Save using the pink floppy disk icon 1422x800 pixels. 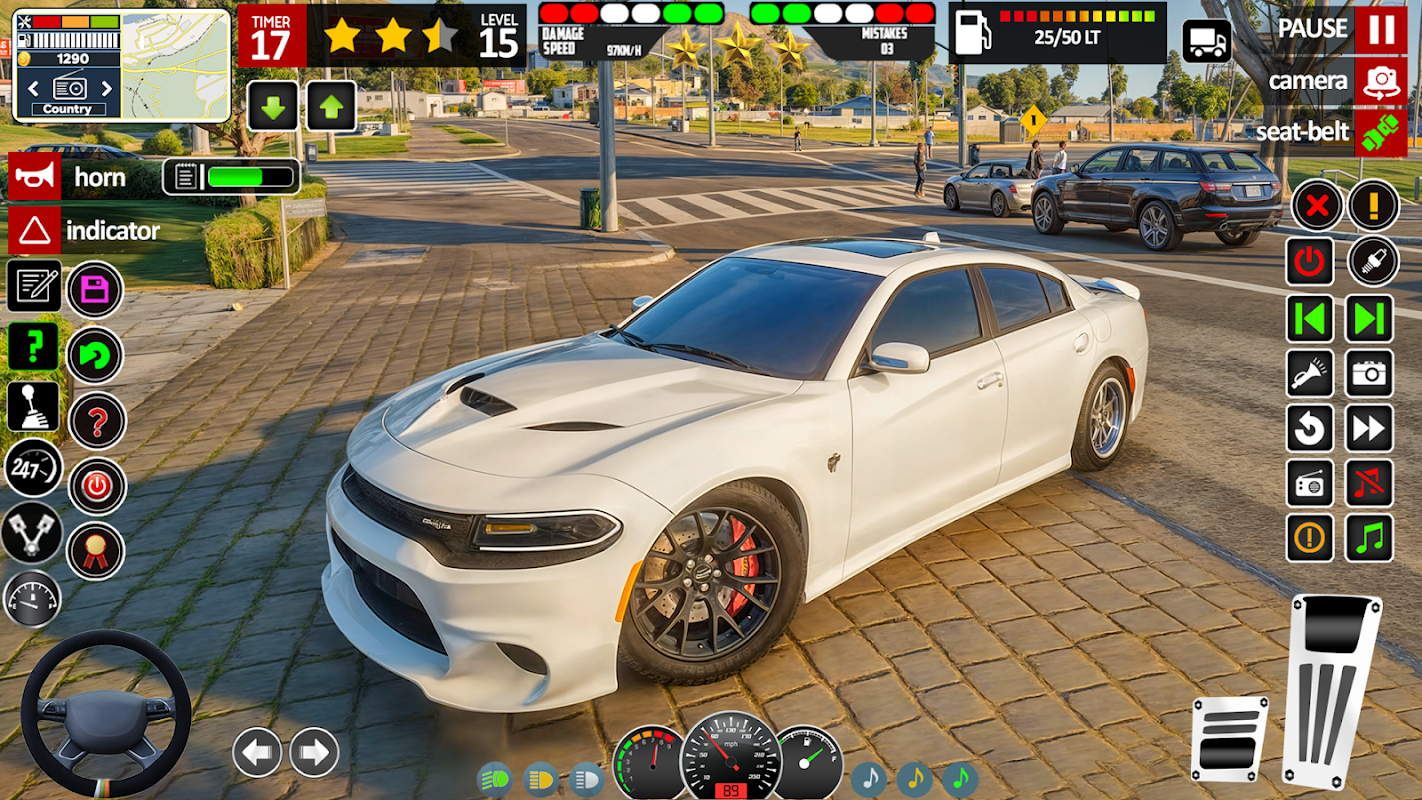(95, 290)
